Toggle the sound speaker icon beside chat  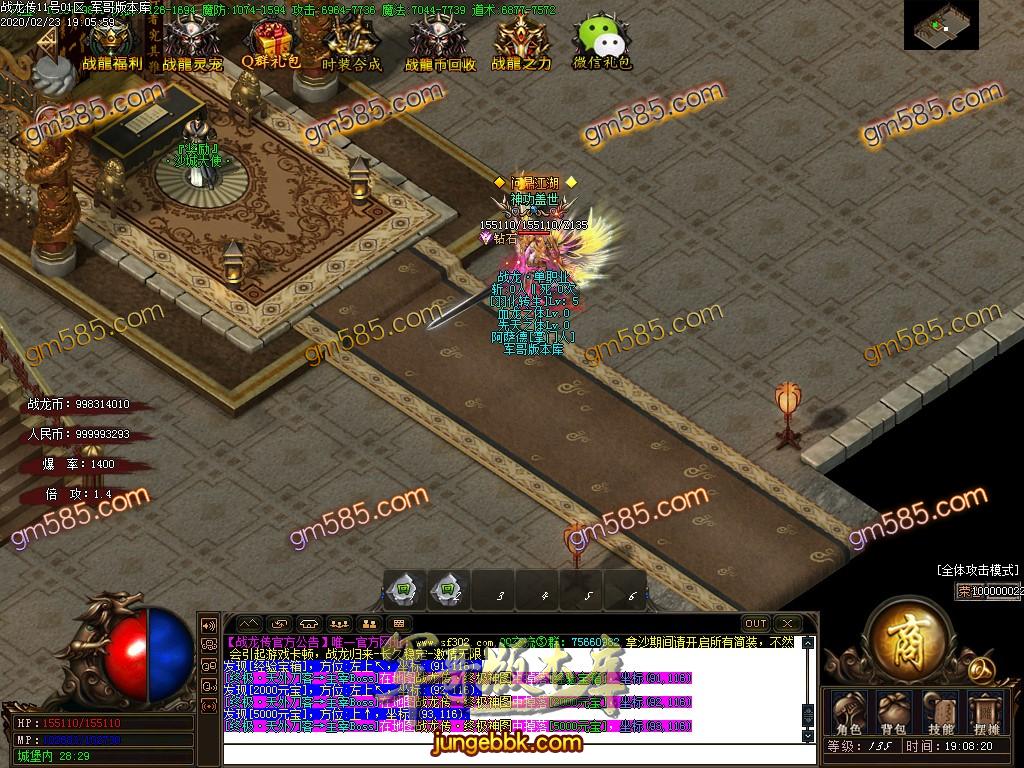209,625
